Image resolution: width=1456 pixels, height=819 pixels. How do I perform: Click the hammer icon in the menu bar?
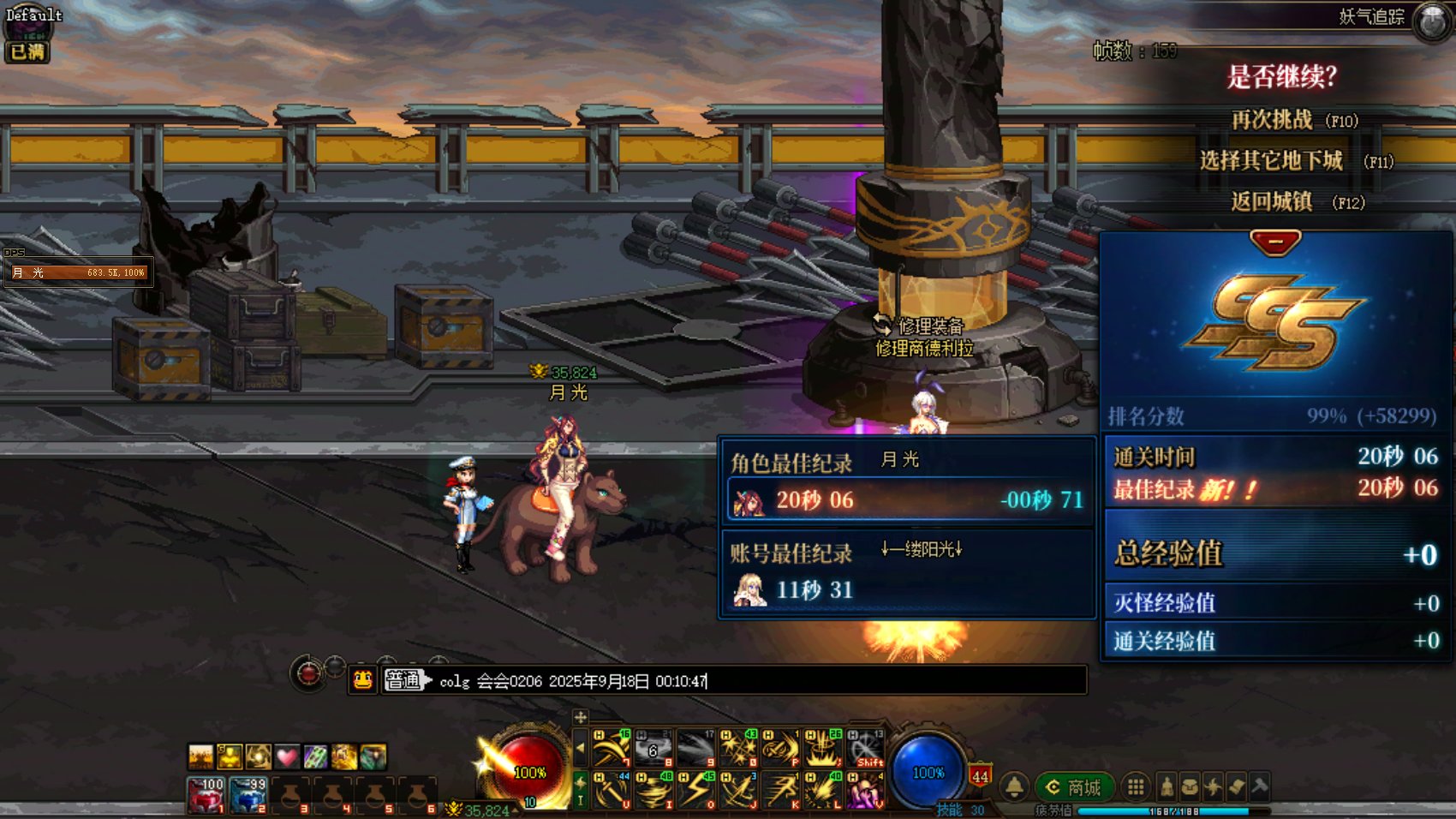point(1259,786)
